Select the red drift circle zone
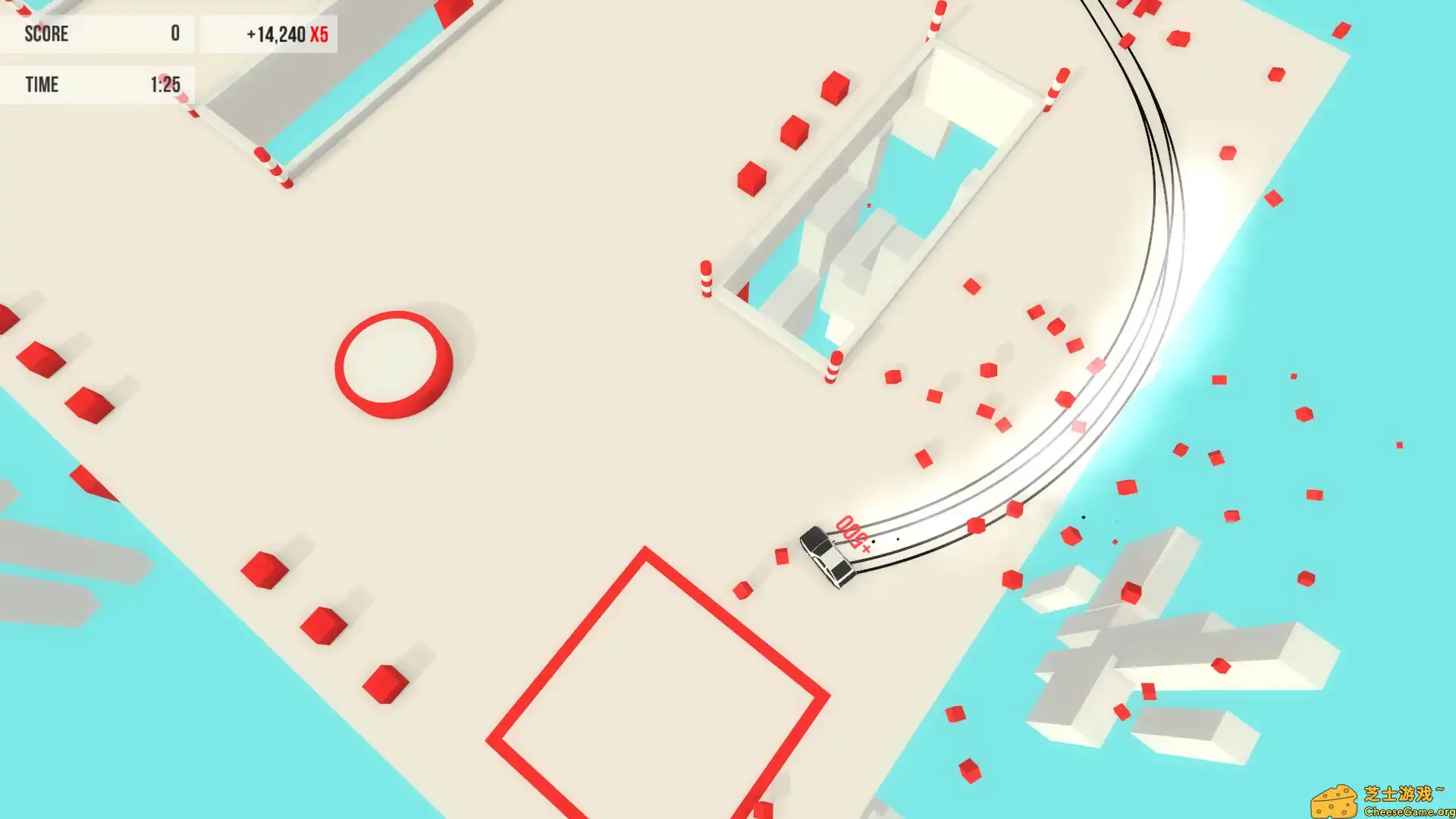 tap(394, 364)
